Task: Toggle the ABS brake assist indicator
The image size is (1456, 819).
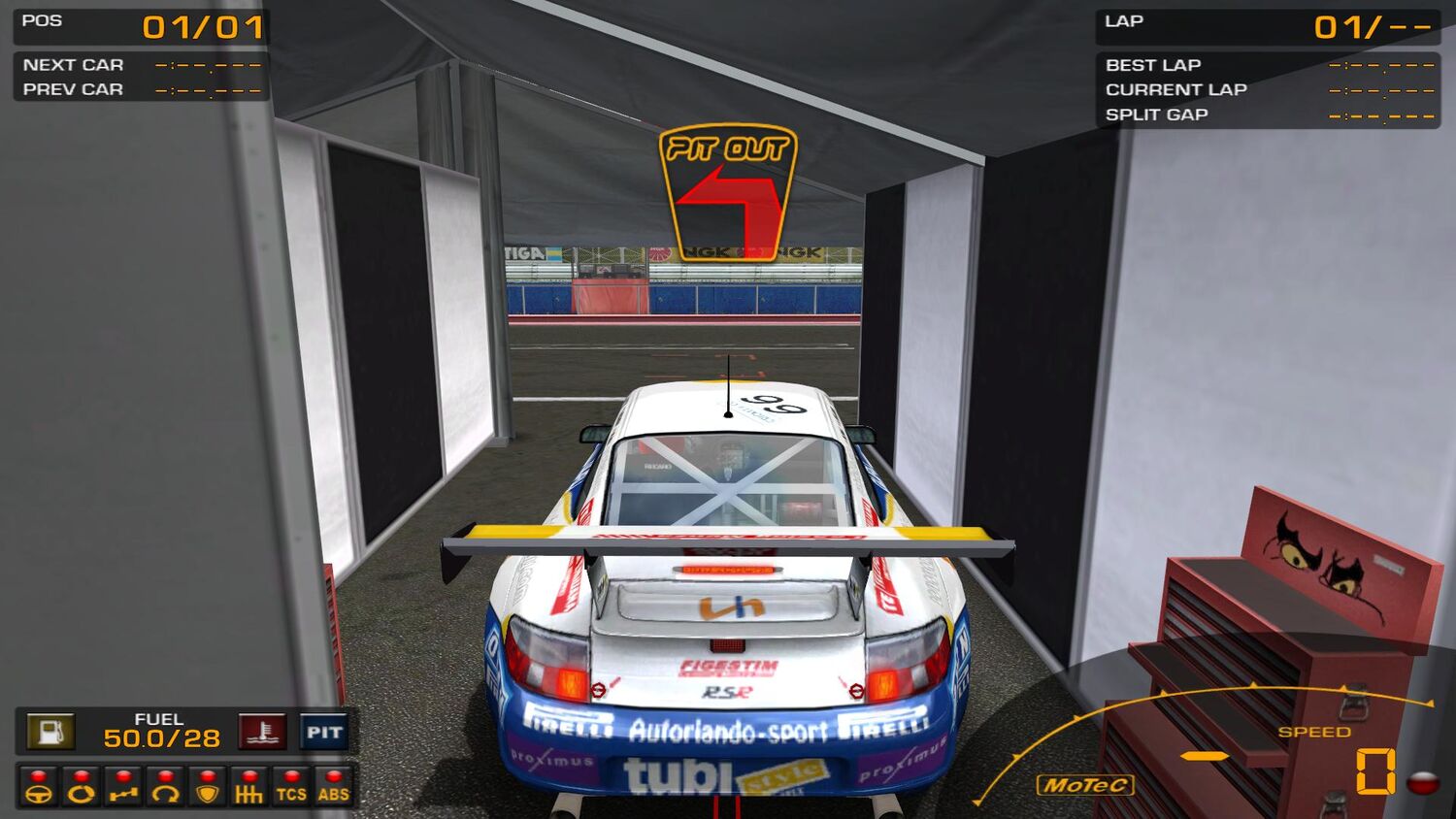Action: click(333, 787)
